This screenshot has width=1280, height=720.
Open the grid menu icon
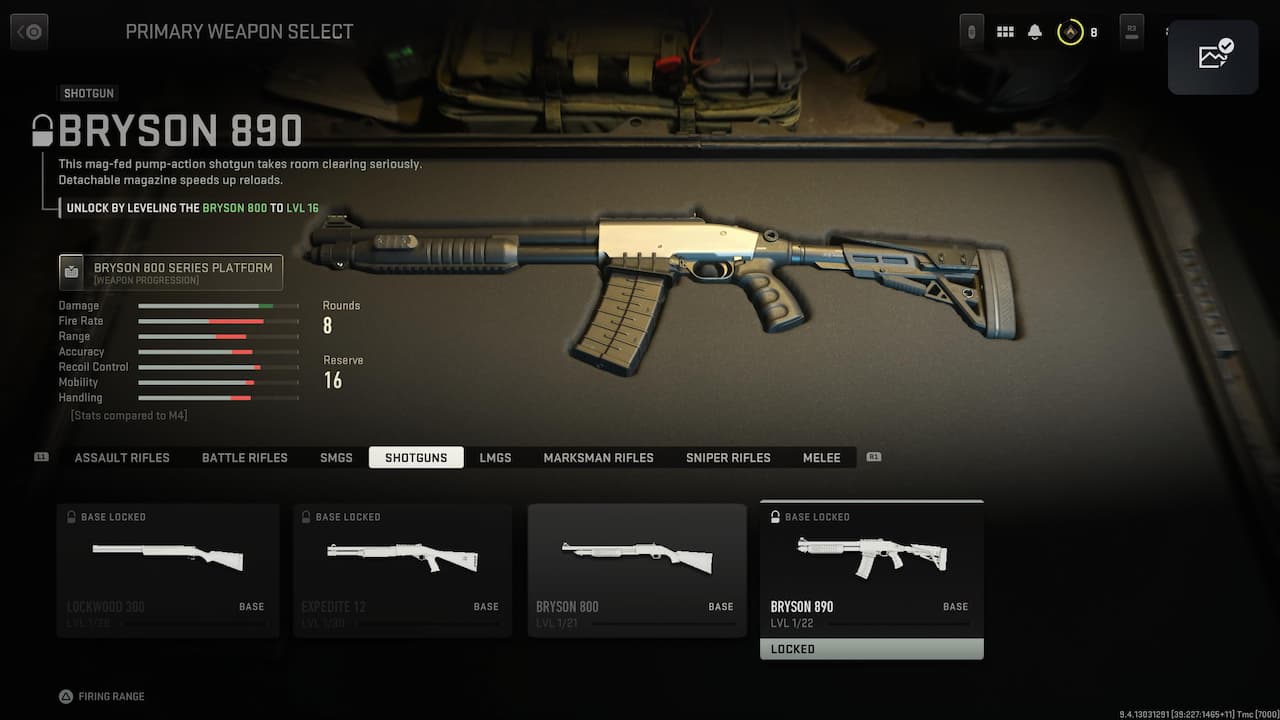pos(1005,32)
